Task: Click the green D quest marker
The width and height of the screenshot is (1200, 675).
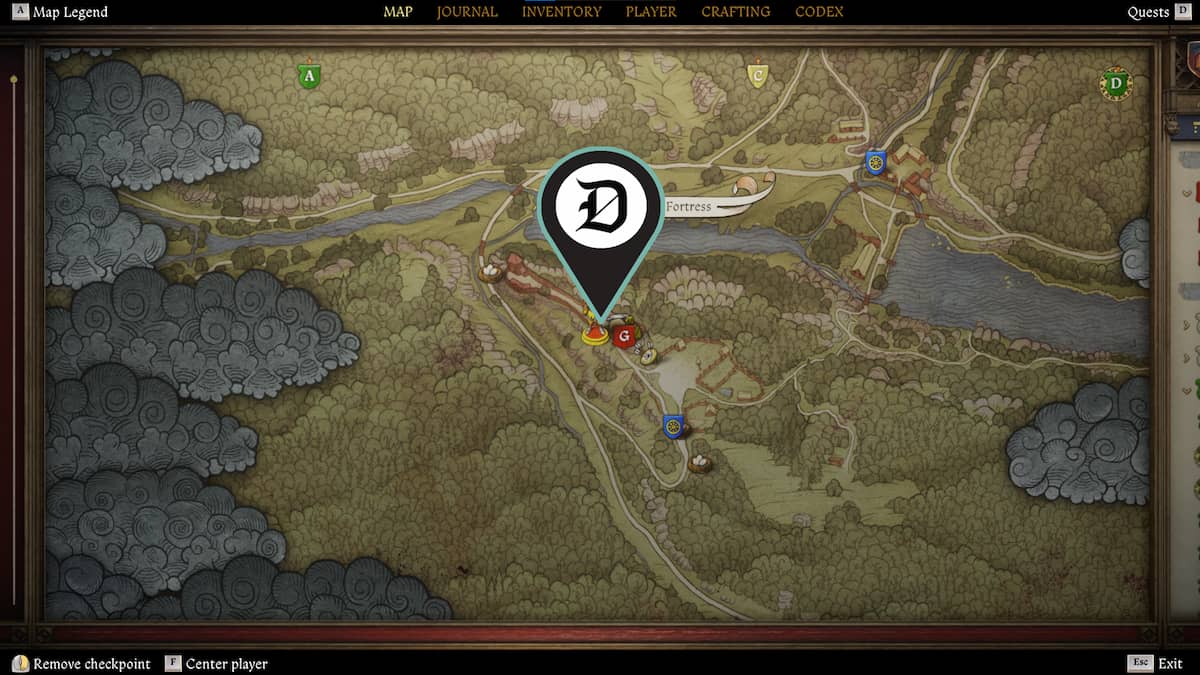Action: tap(1115, 83)
